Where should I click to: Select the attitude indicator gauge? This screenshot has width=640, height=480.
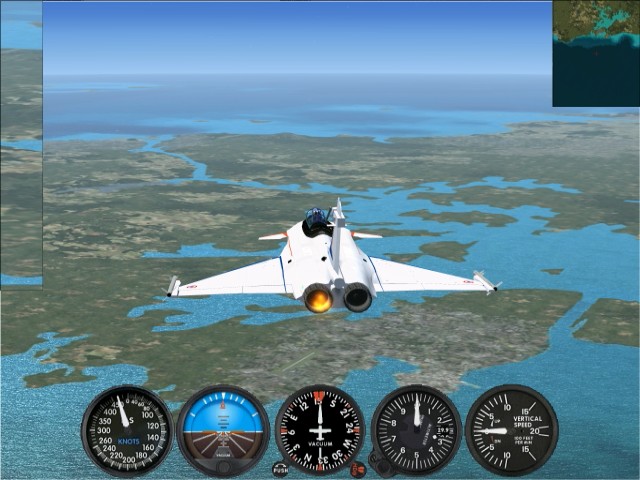pos(223,430)
